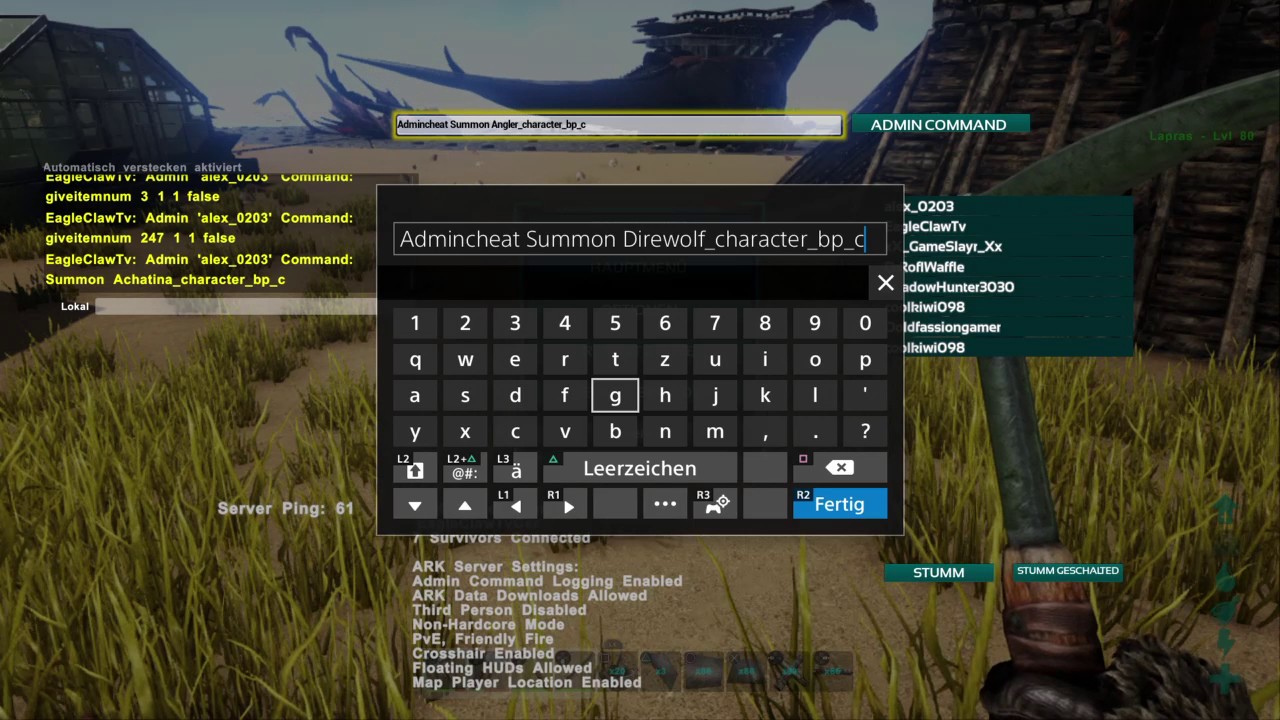Confirm input with the Fertig button
The image size is (1280, 720).
(x=839, y=504)
